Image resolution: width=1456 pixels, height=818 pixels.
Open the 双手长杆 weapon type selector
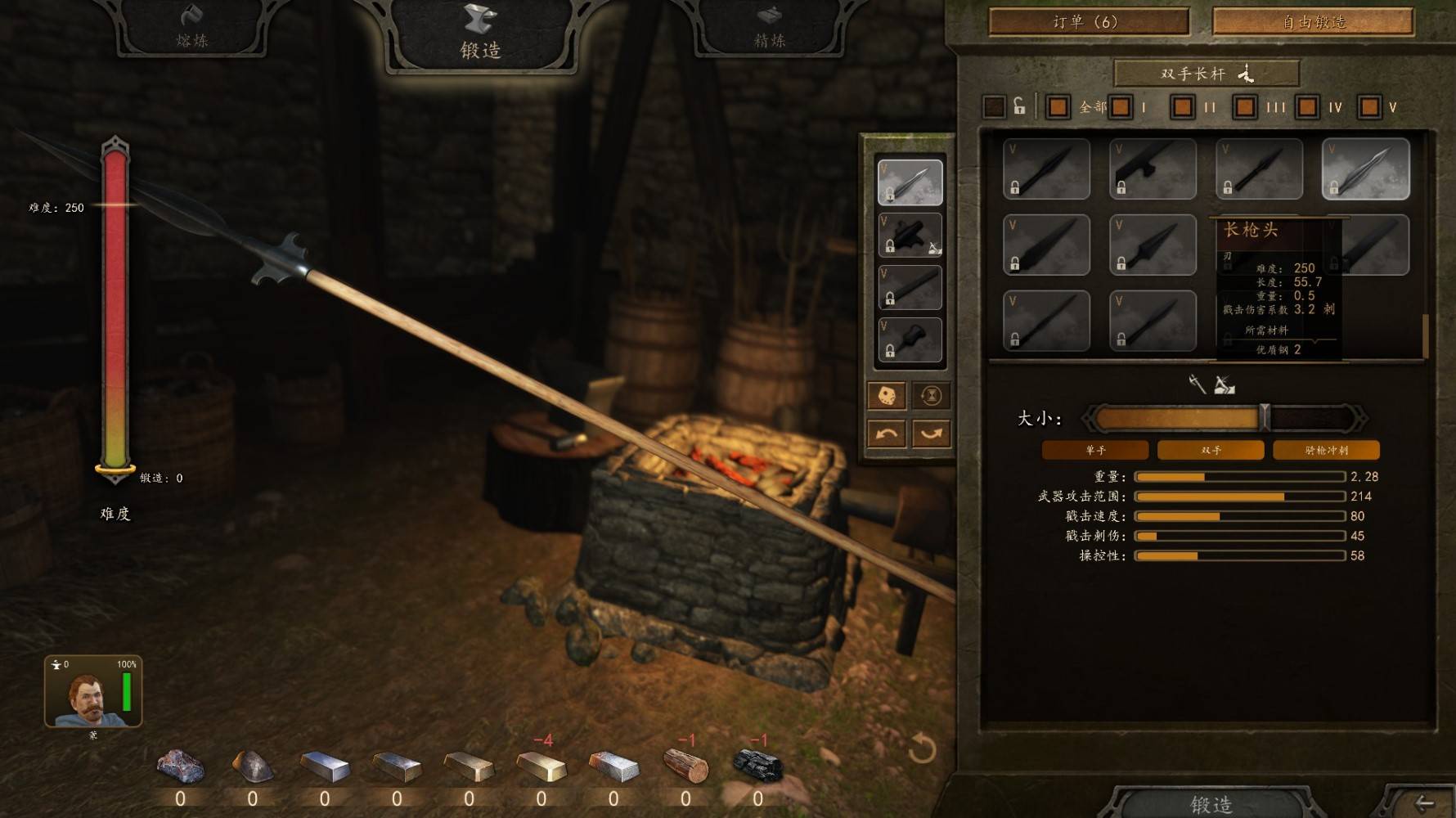click(x=1207, y=74)
